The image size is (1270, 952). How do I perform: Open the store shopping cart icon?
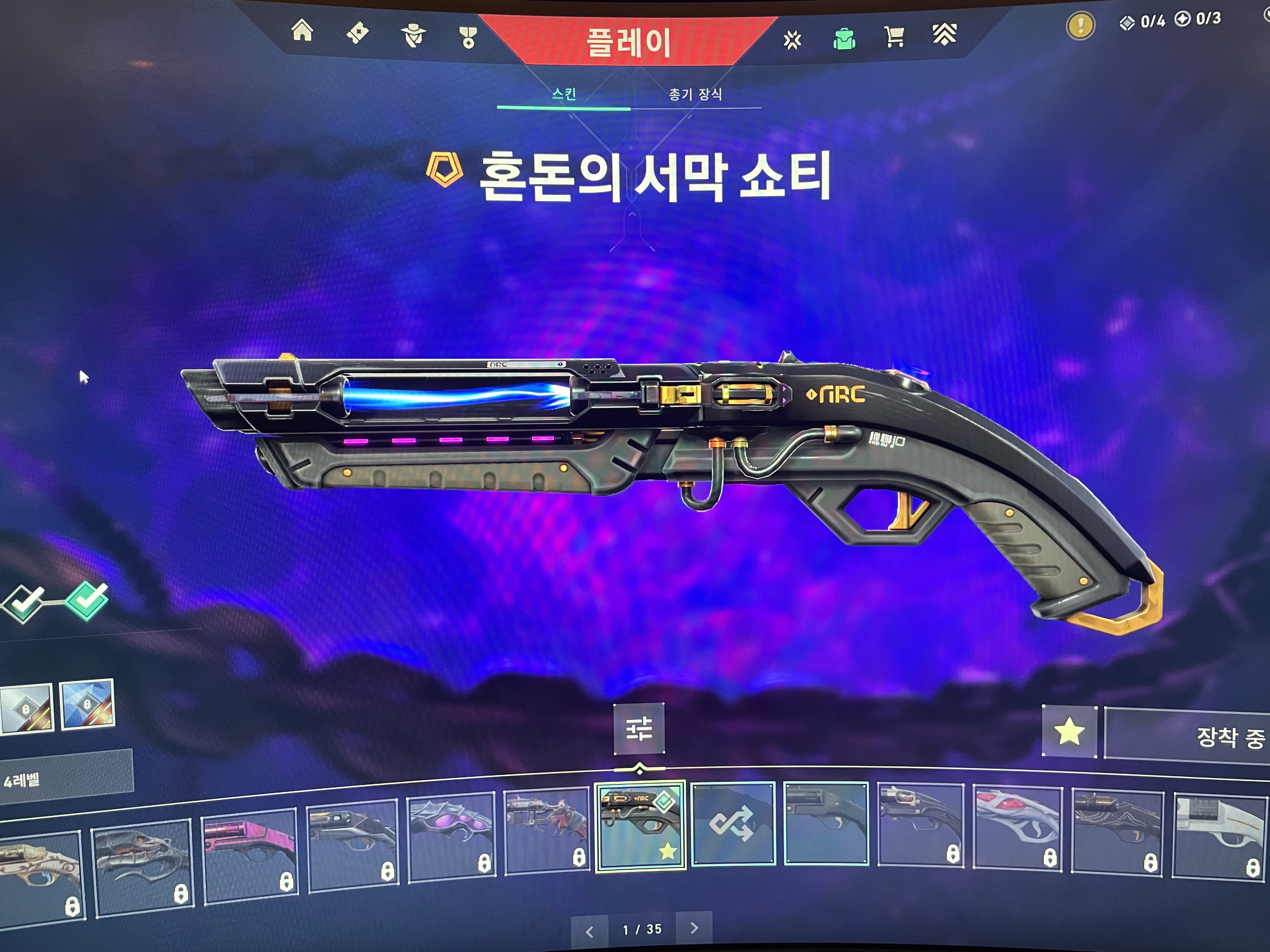click(x=894, y=37)
